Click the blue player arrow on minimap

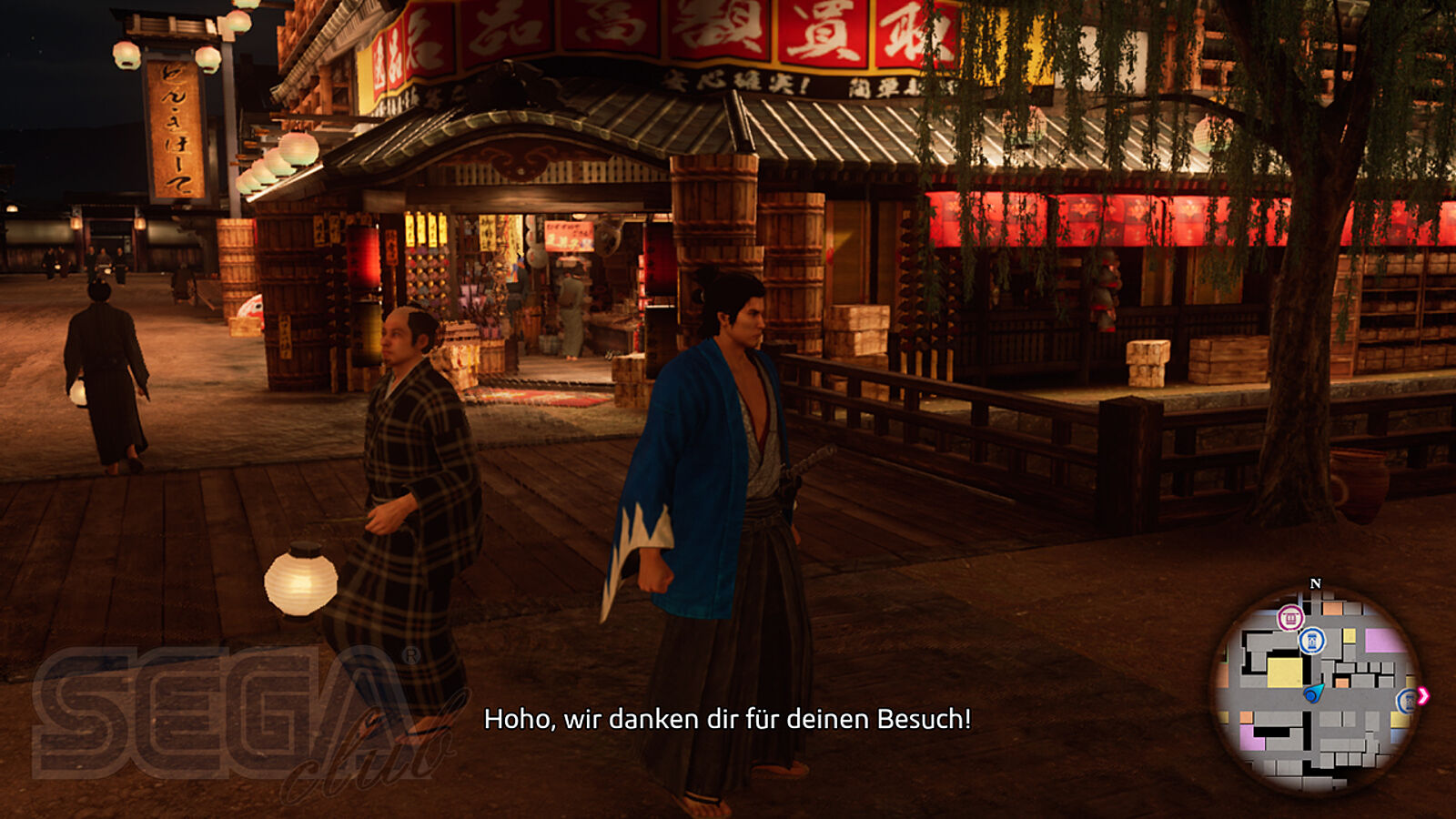pyautogui.click(x=1313, y=693)
